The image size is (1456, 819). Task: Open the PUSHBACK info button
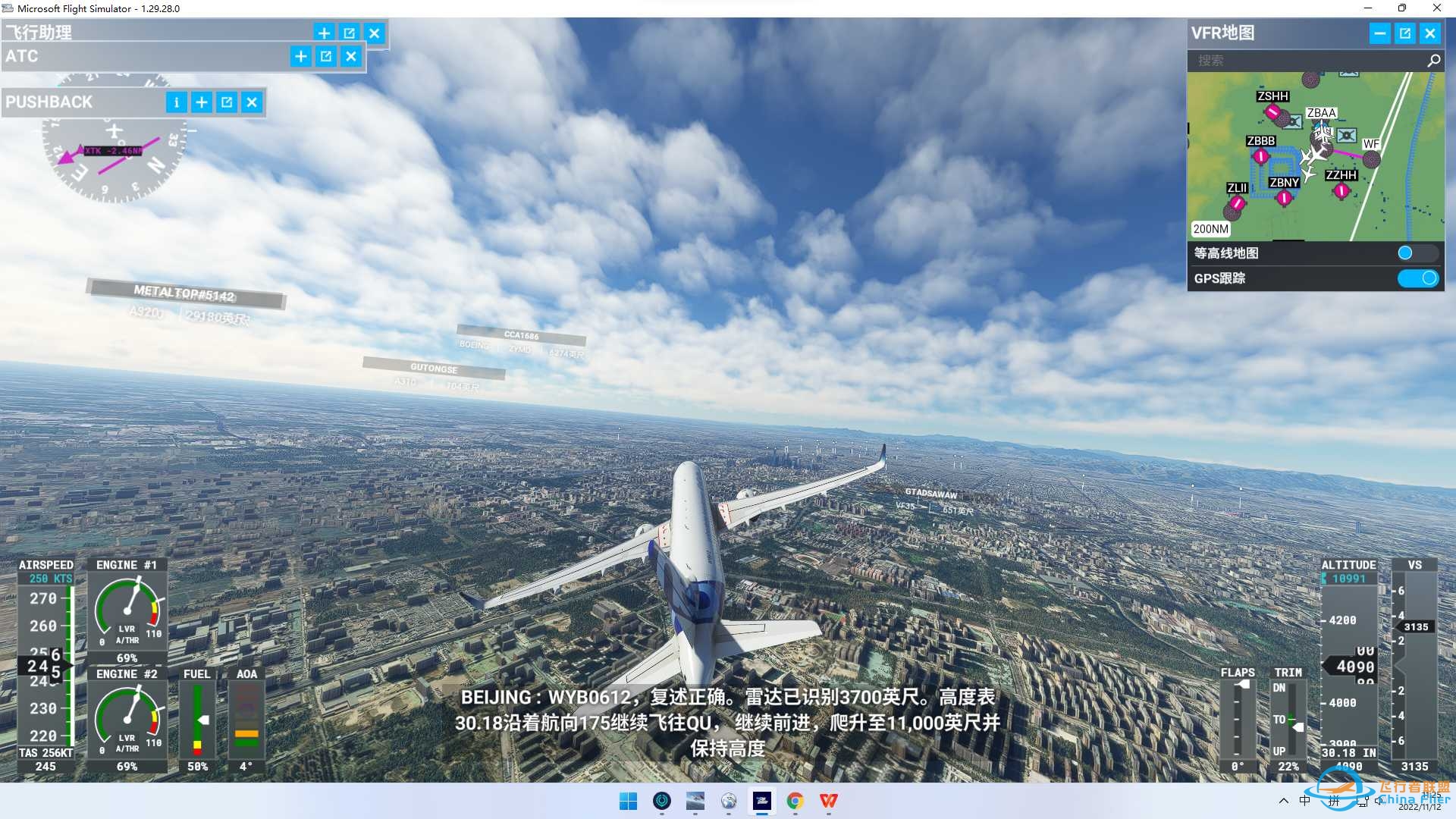coord(176,102)
